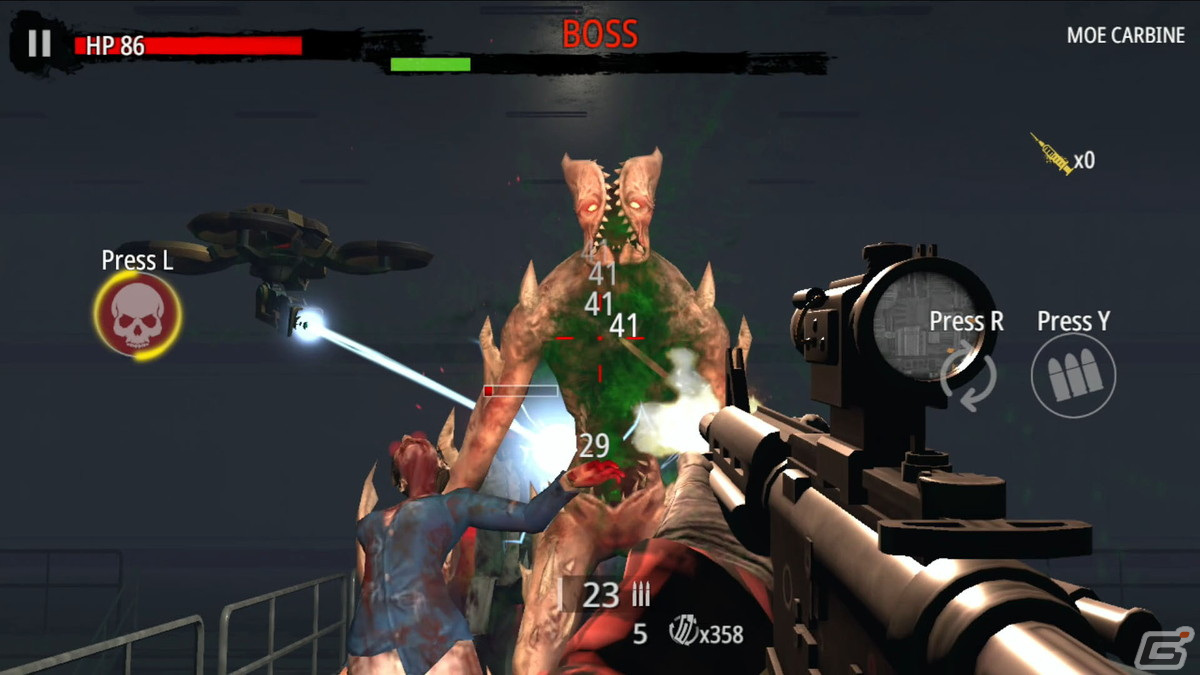Screen dimensions: 1200x675
Task: Activate the red skull special attack
Action: pos(137,314)
